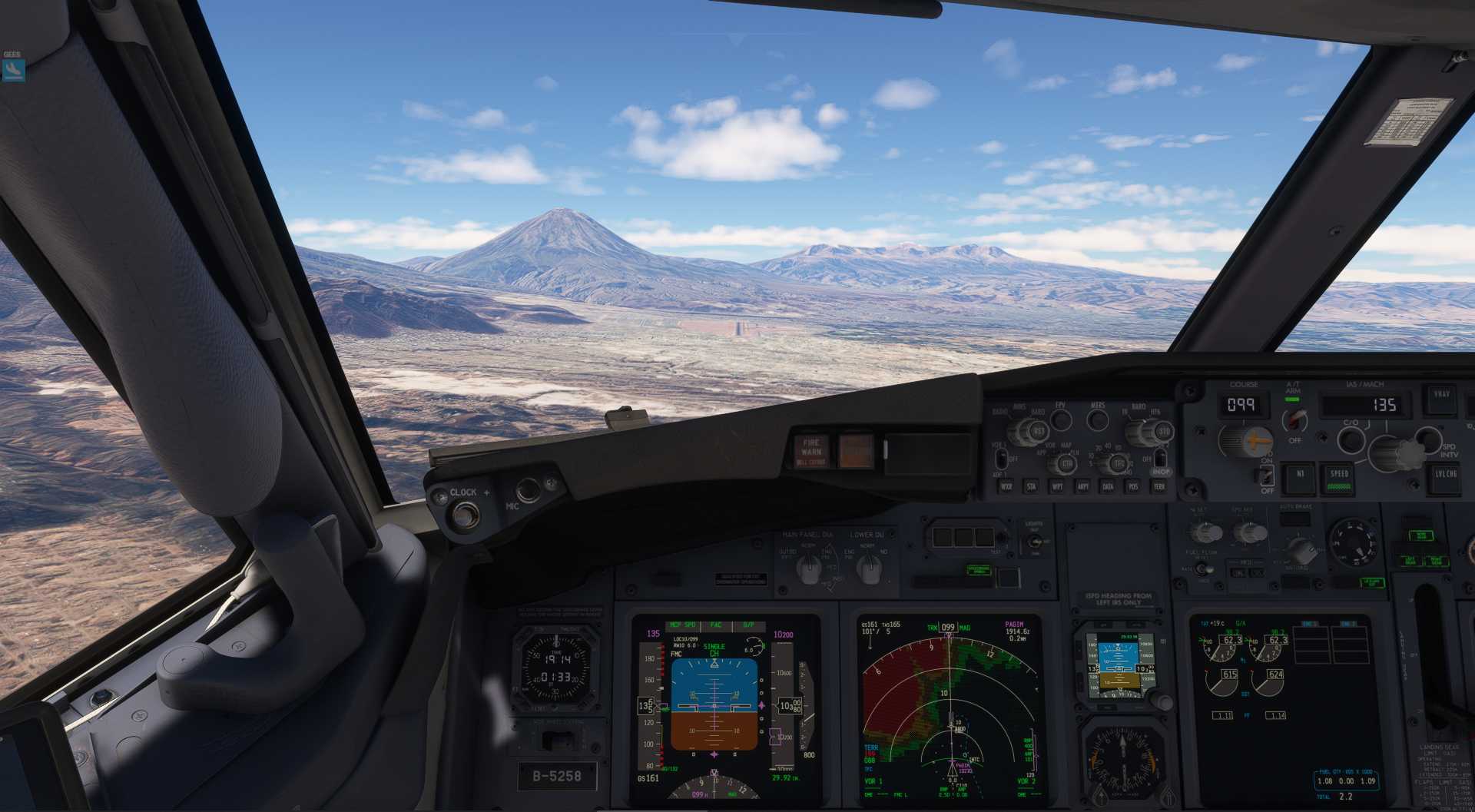Toggle the POS map button

(x=1133, y=486)
